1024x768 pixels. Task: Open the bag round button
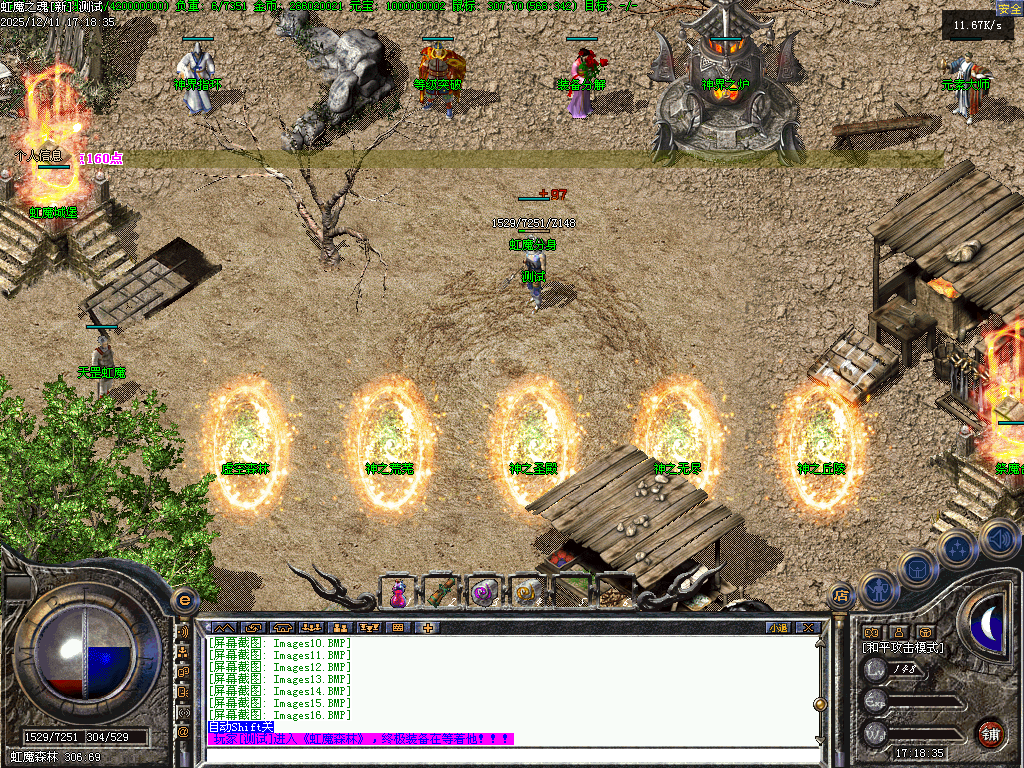click(918, 569)
